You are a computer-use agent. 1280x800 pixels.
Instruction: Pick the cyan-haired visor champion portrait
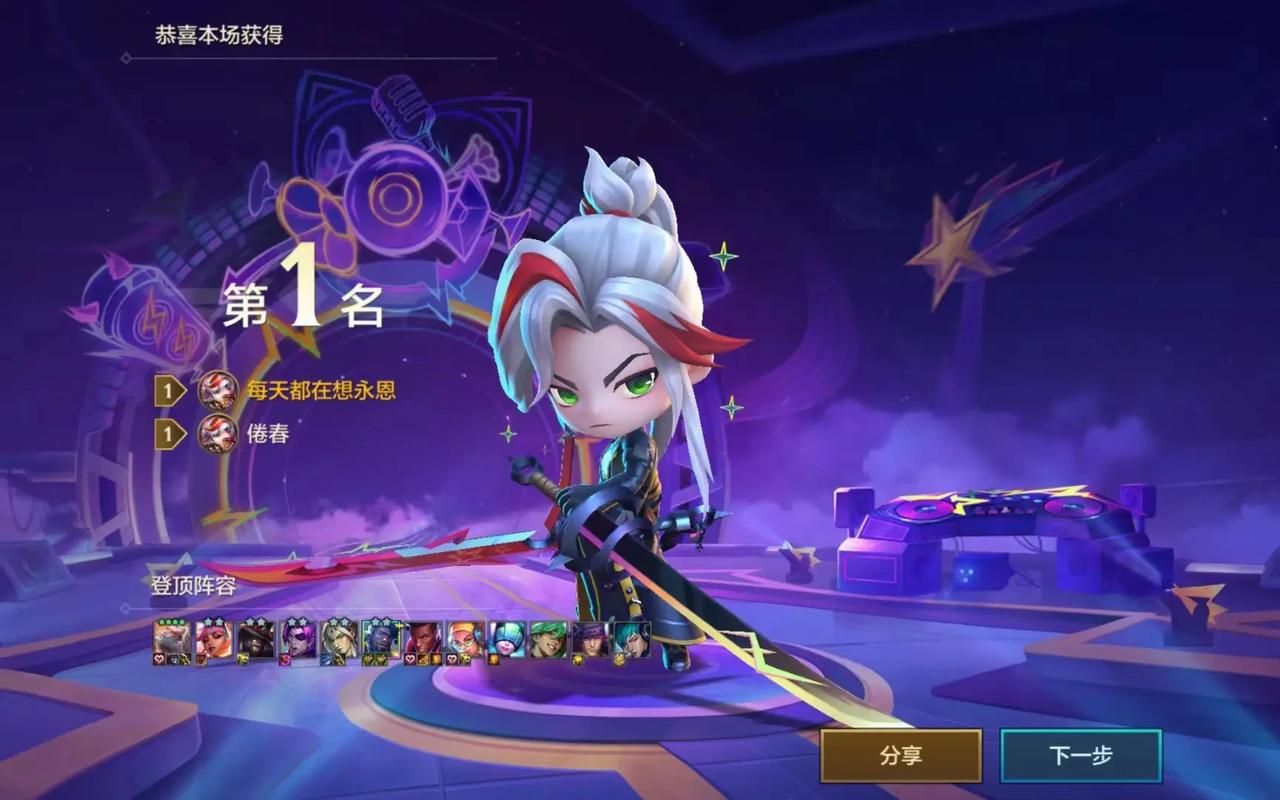(507, 639)
